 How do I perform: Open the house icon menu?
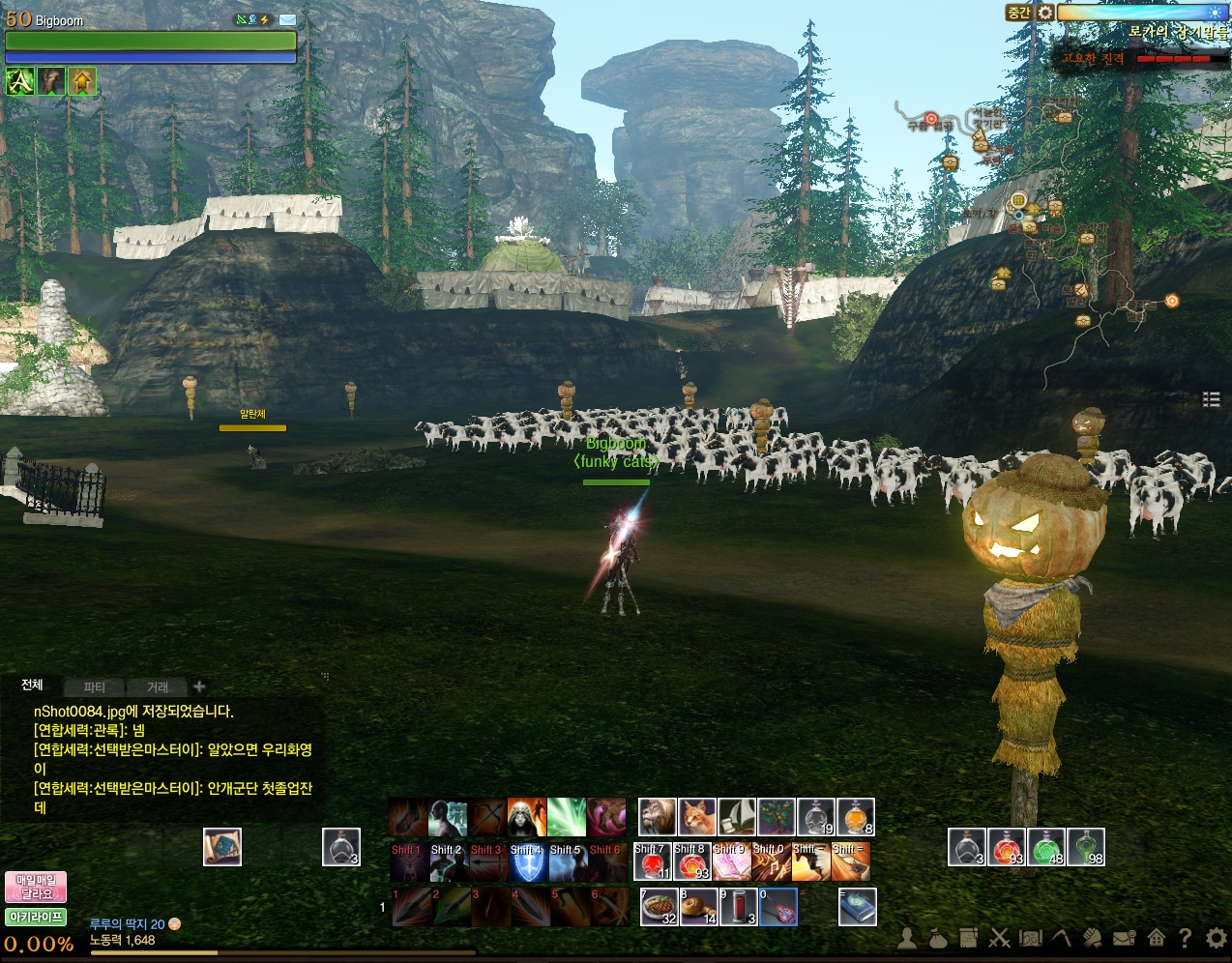(1156, 937)
